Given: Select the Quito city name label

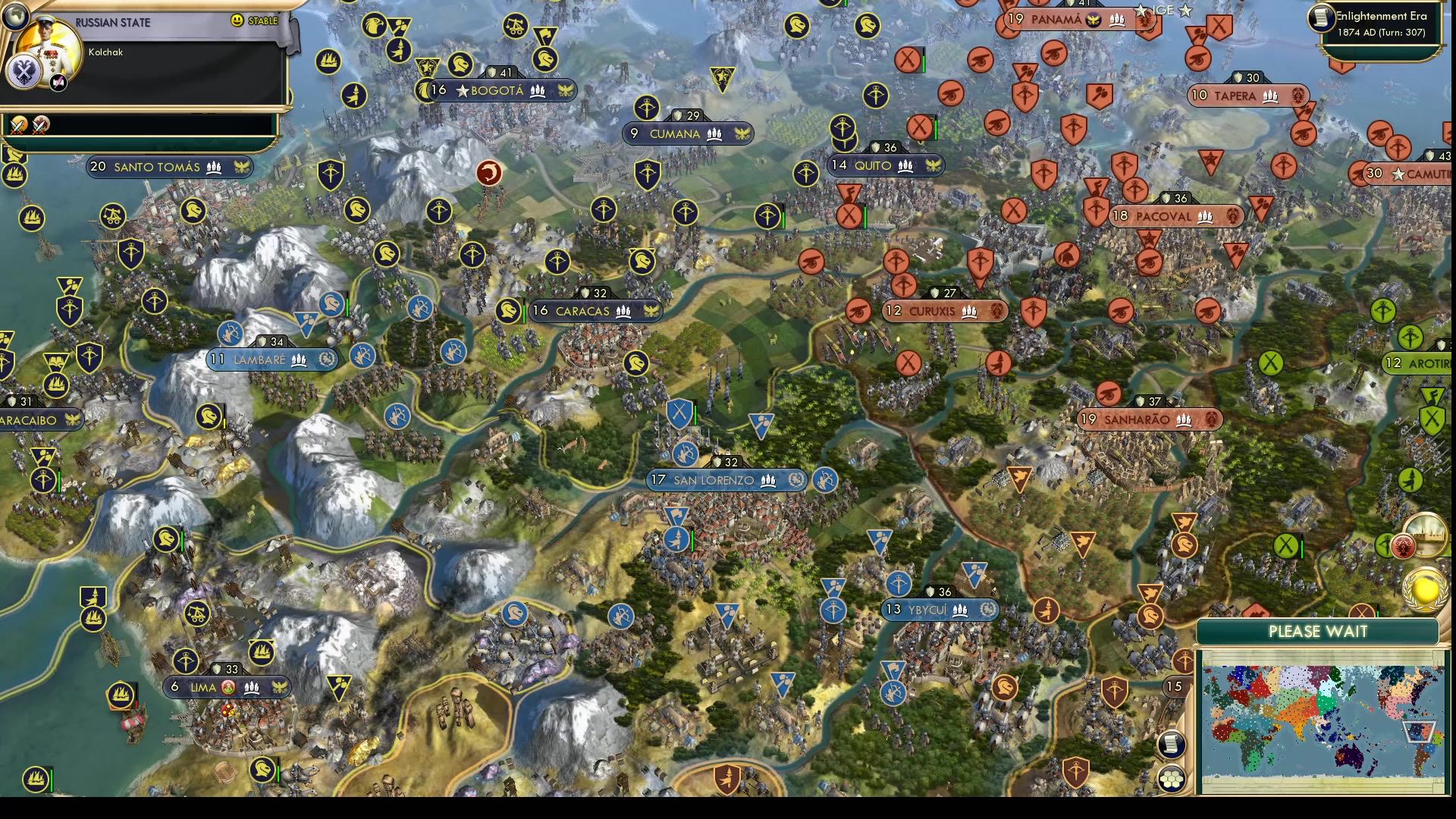Looking at the screenshot, I should pos(872,165).
